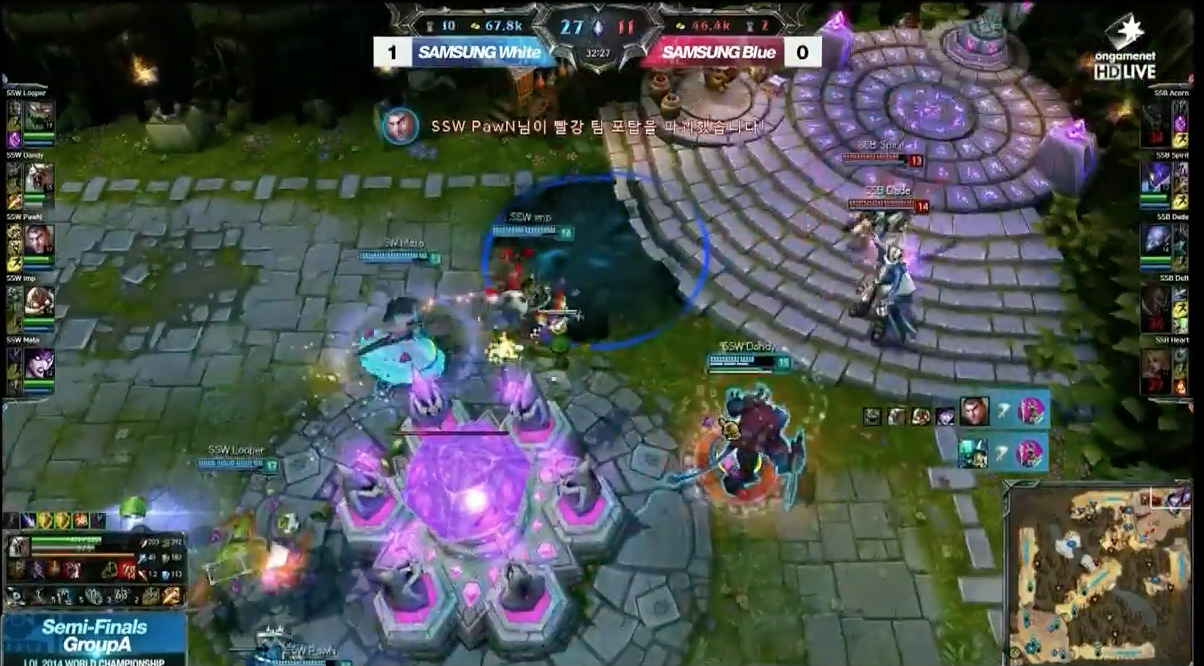Viewport: 1204px width, 666px height.
Task: Click the minimap
Action: (1101, 573)
